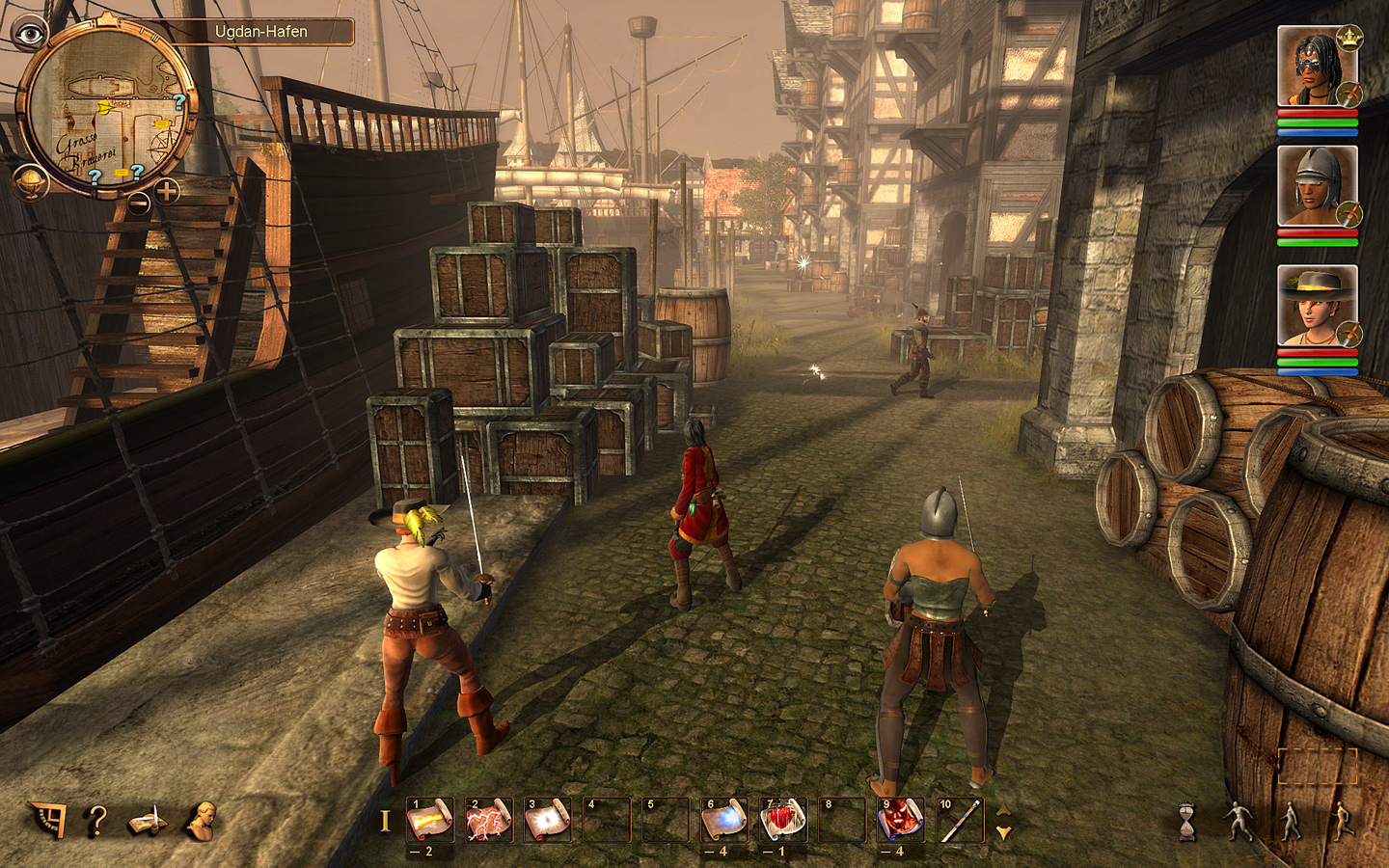
Task: Switch to the previous hotbar page with up arrow
Action: (x=1003, y=810)
